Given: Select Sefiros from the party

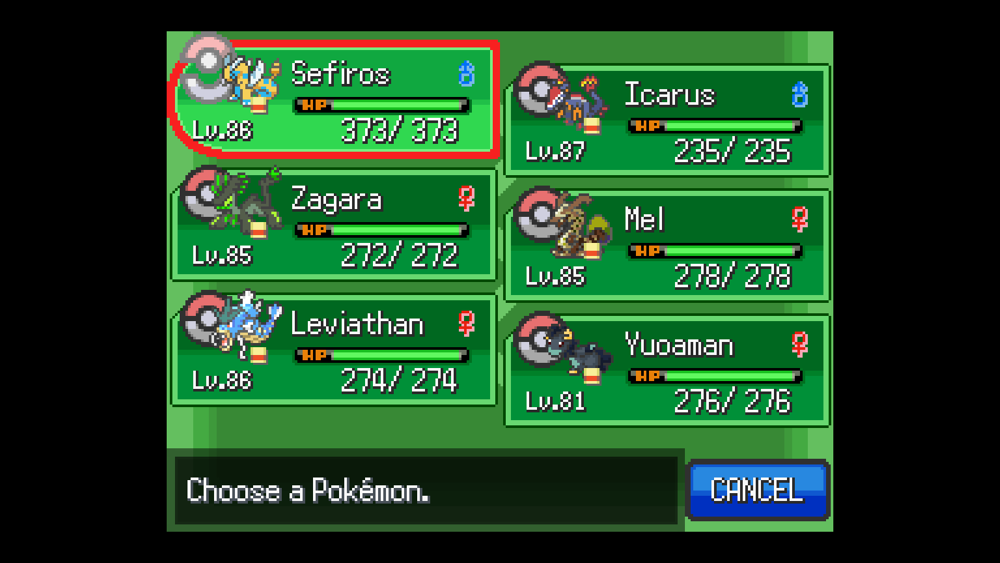Looking at the screenshot, I should (x=335, y=100).
